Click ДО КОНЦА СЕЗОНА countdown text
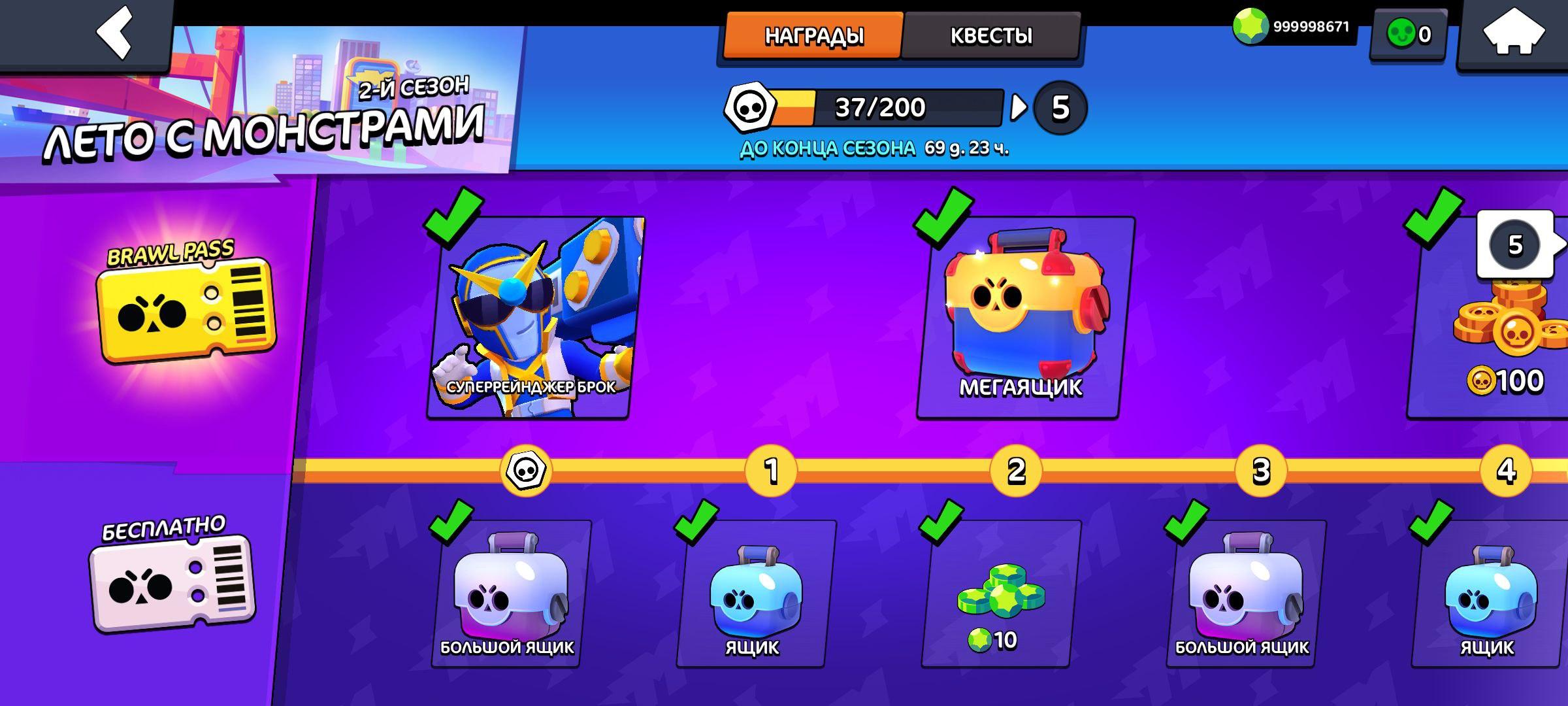The width and height of the screenshot is (1568, 706). tap(826, 148)
